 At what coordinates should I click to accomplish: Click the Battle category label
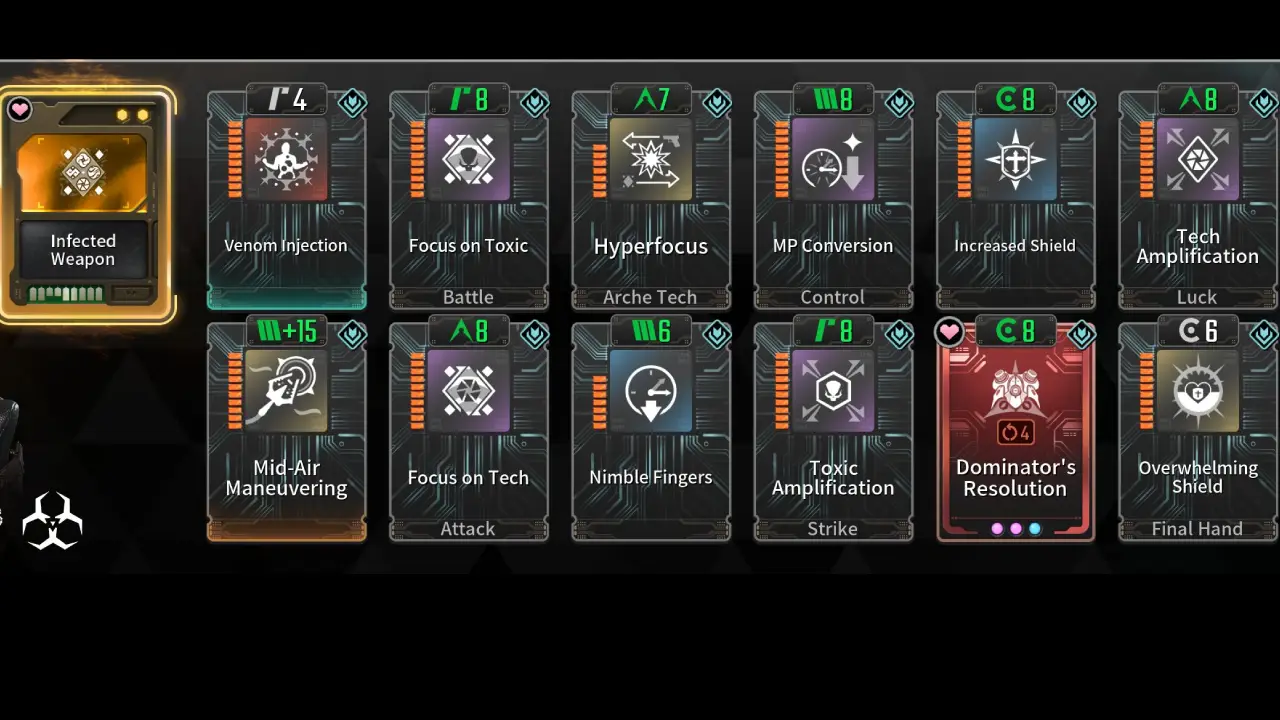coord(468,296)
